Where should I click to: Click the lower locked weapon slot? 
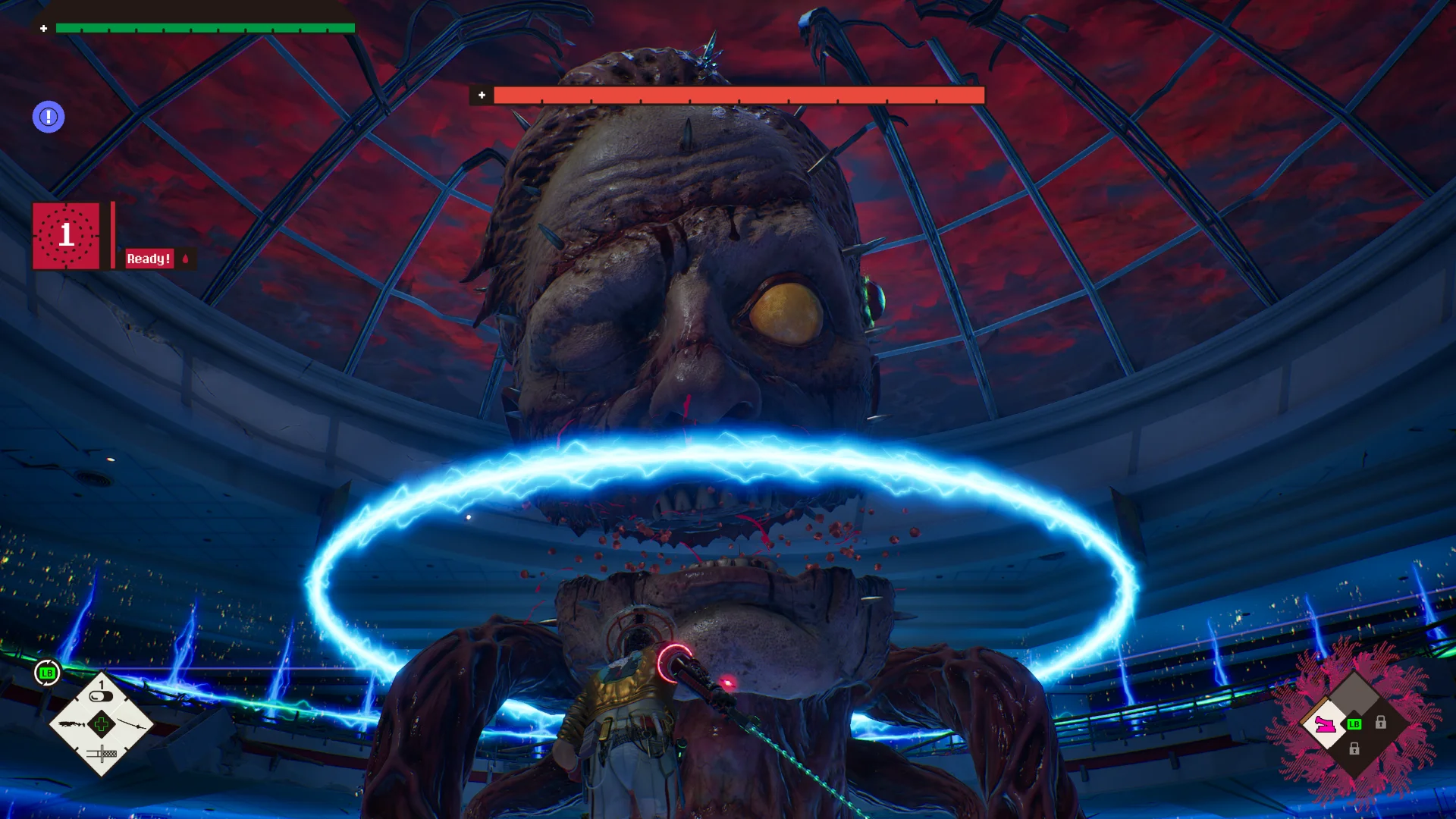1354,748
